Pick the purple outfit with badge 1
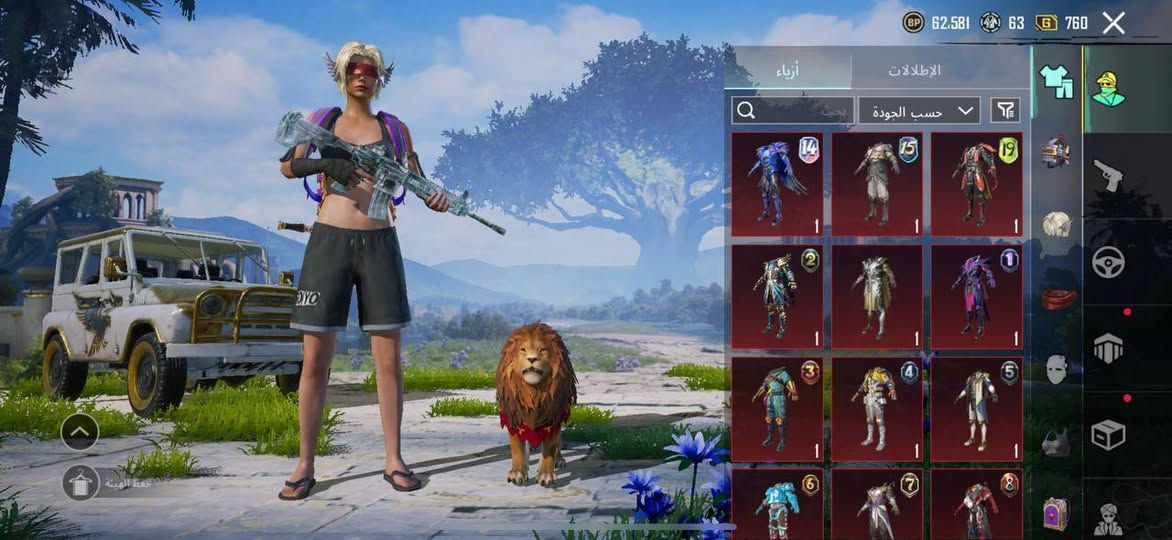Viewport: 1172px width, 540px height. (977, 296)
